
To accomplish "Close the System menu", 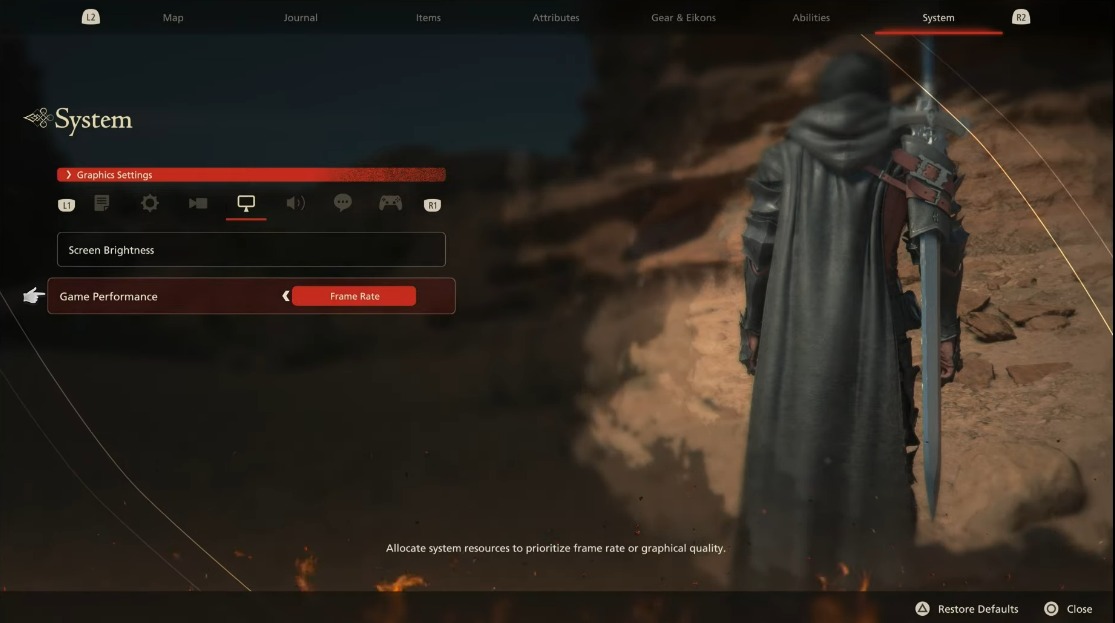I will 1068,609.
